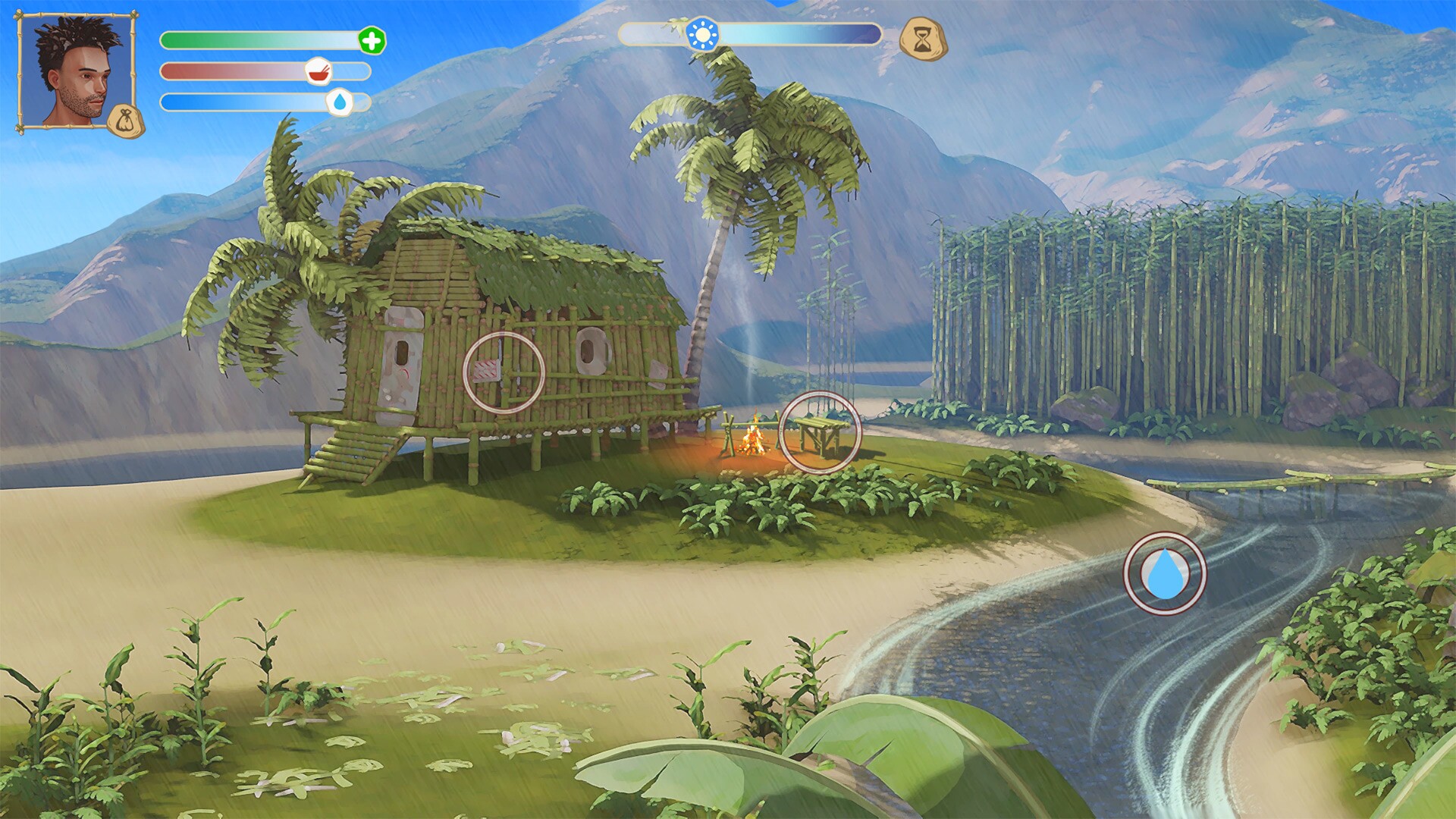The width and height of the screenshot is (1456, 819).
Task: Click the sun icon on the daytime bar
Action: tap(704, 34)
